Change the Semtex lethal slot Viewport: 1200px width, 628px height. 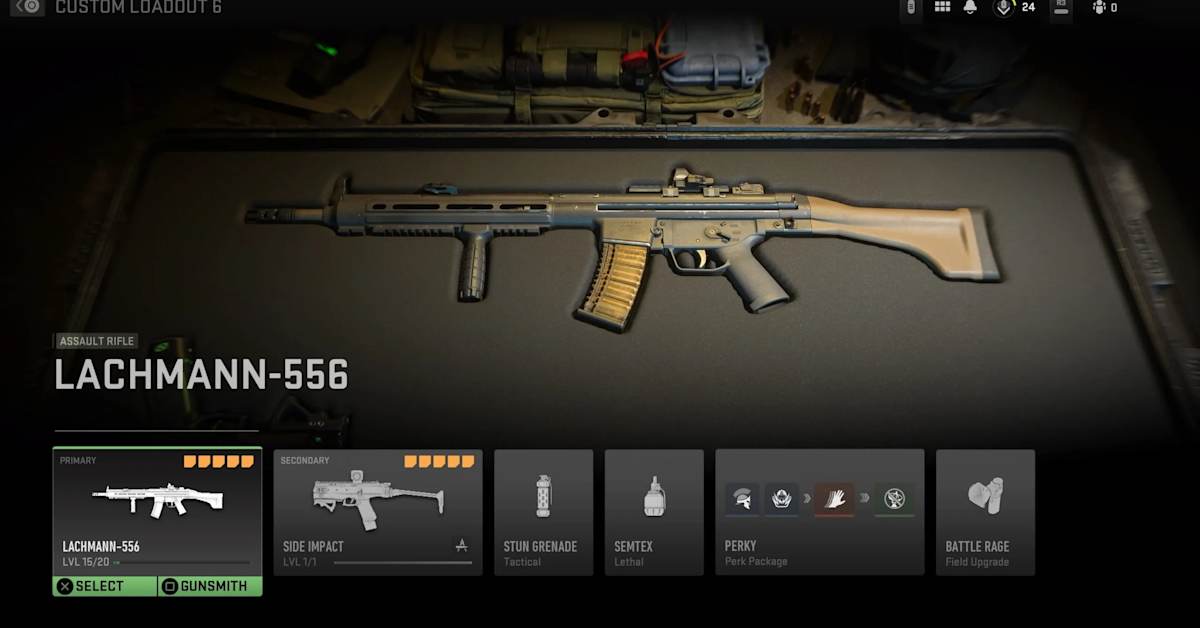pyautogui.click(x=654, y=512)
